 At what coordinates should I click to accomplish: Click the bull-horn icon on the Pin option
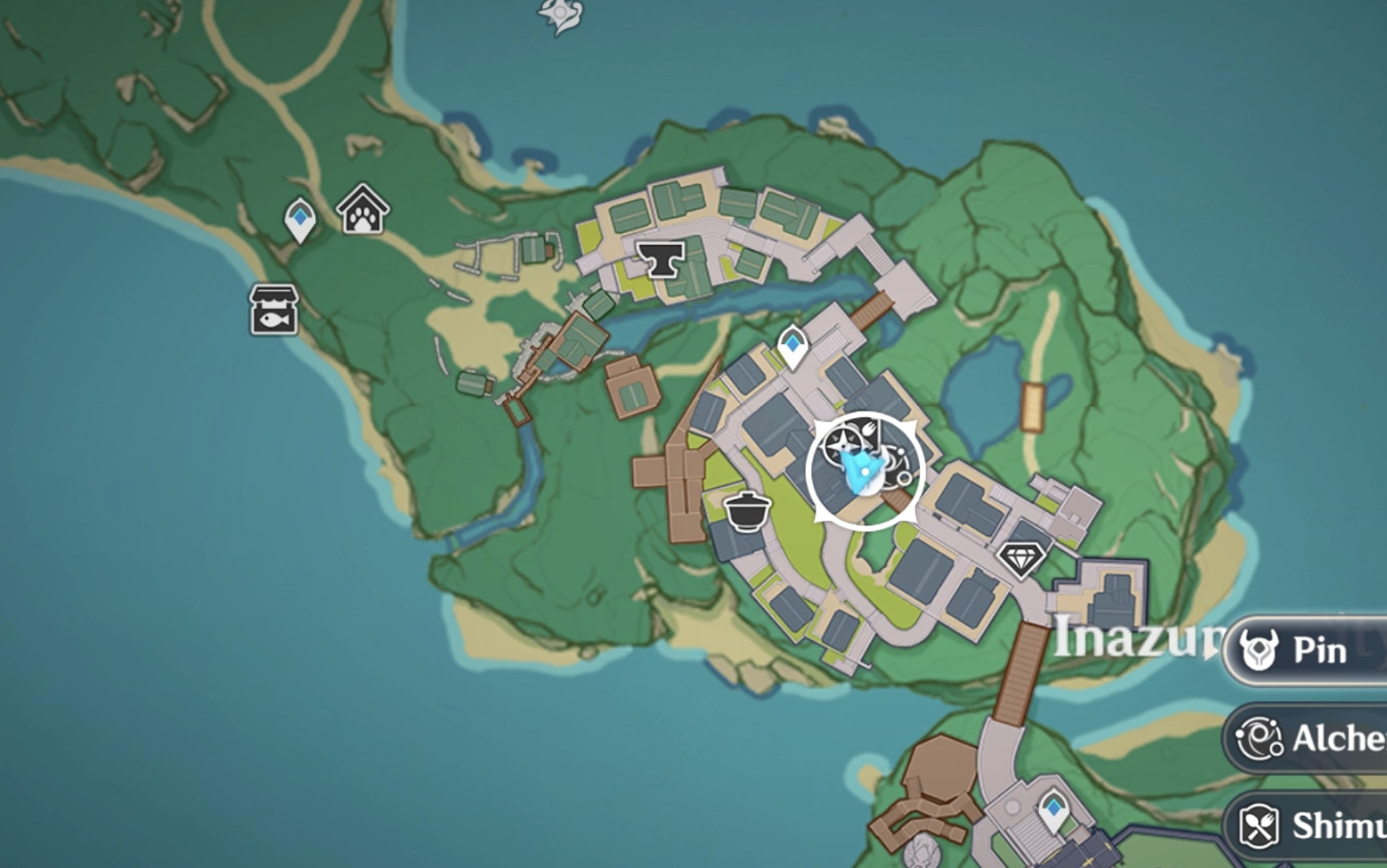click(x=1258, y=650)
